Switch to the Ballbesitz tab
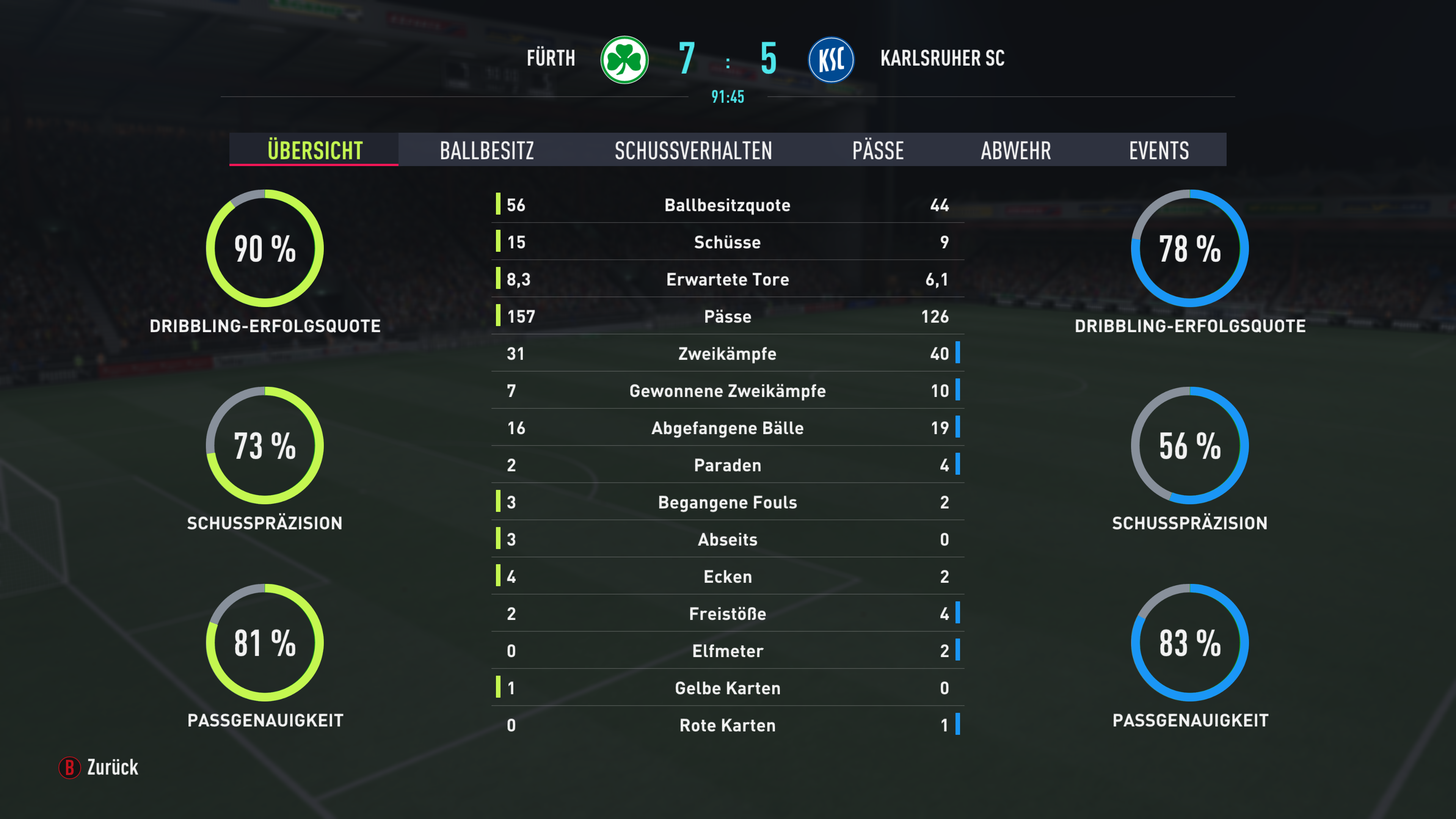The image size is (1456, 819). [x=486, y=151]
